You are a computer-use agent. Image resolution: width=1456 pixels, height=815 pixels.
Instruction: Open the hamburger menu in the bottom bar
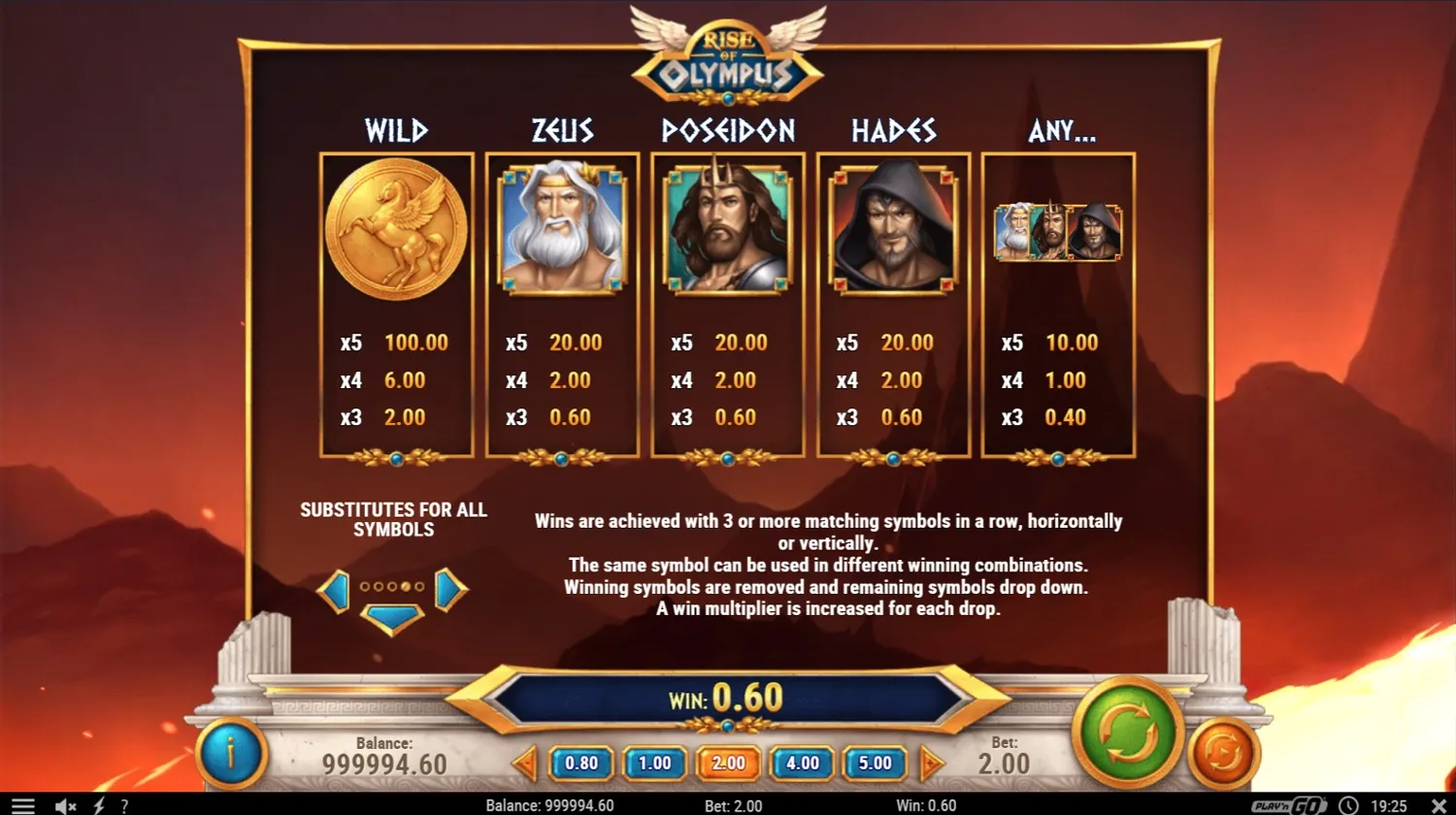pyautogui.click(x=21, y=804)
